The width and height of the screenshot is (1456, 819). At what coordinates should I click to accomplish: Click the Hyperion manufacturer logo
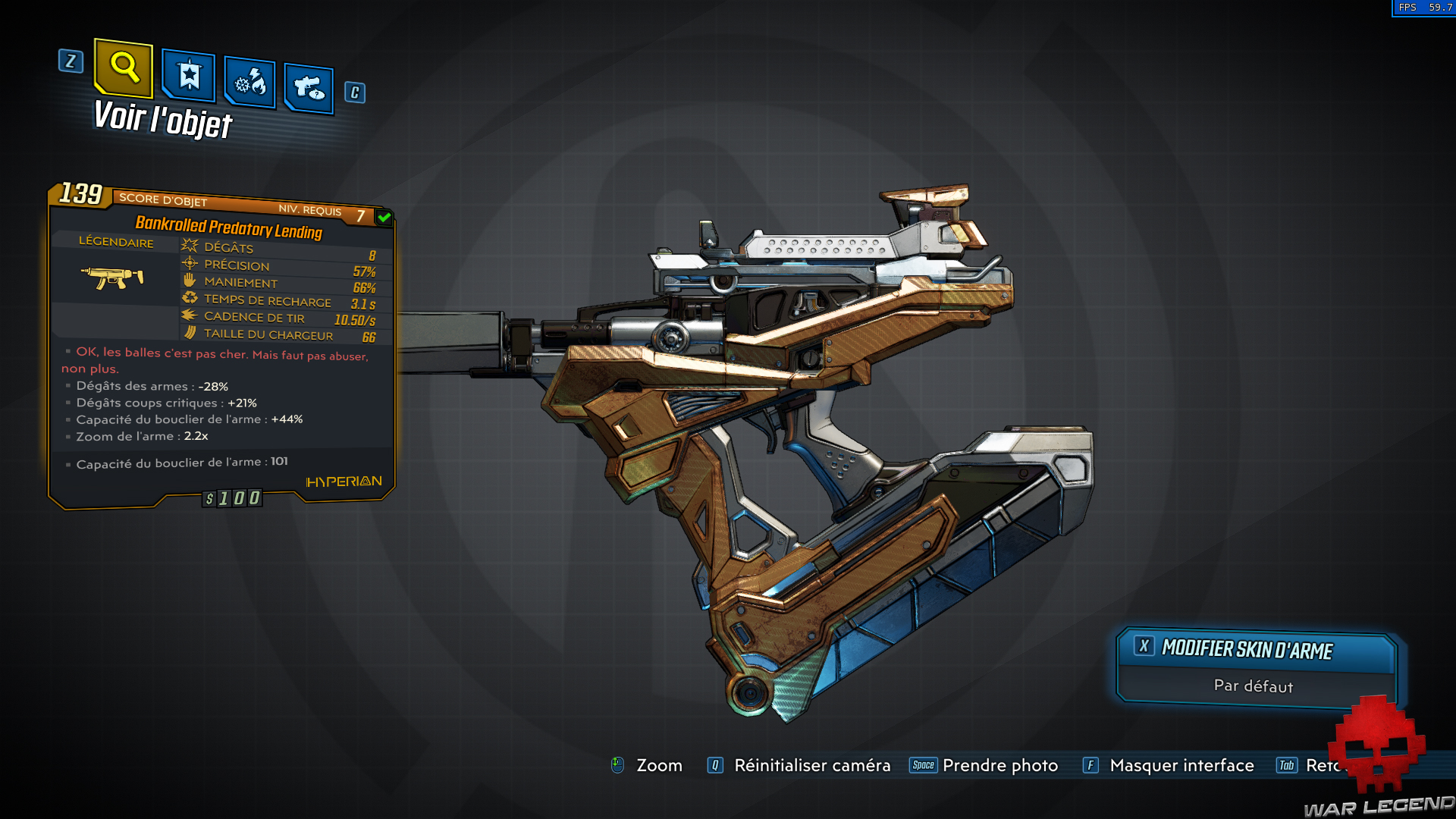(x=342, y=482)
